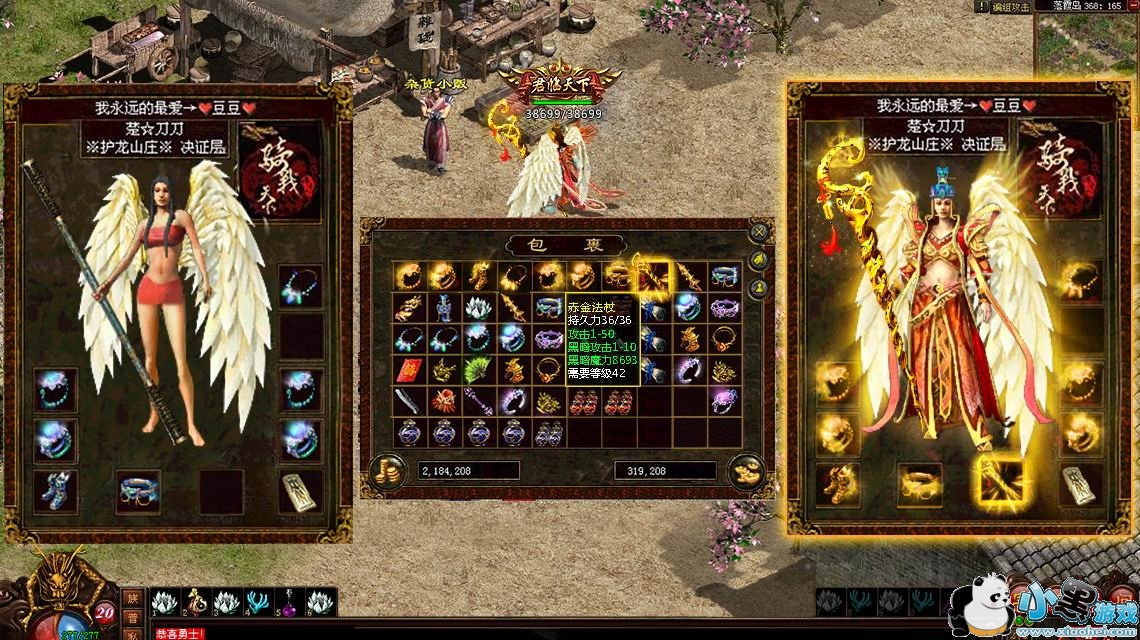Pick the red envelope item in the bag
Screen dimensions: 1140x640
(408, 370)
